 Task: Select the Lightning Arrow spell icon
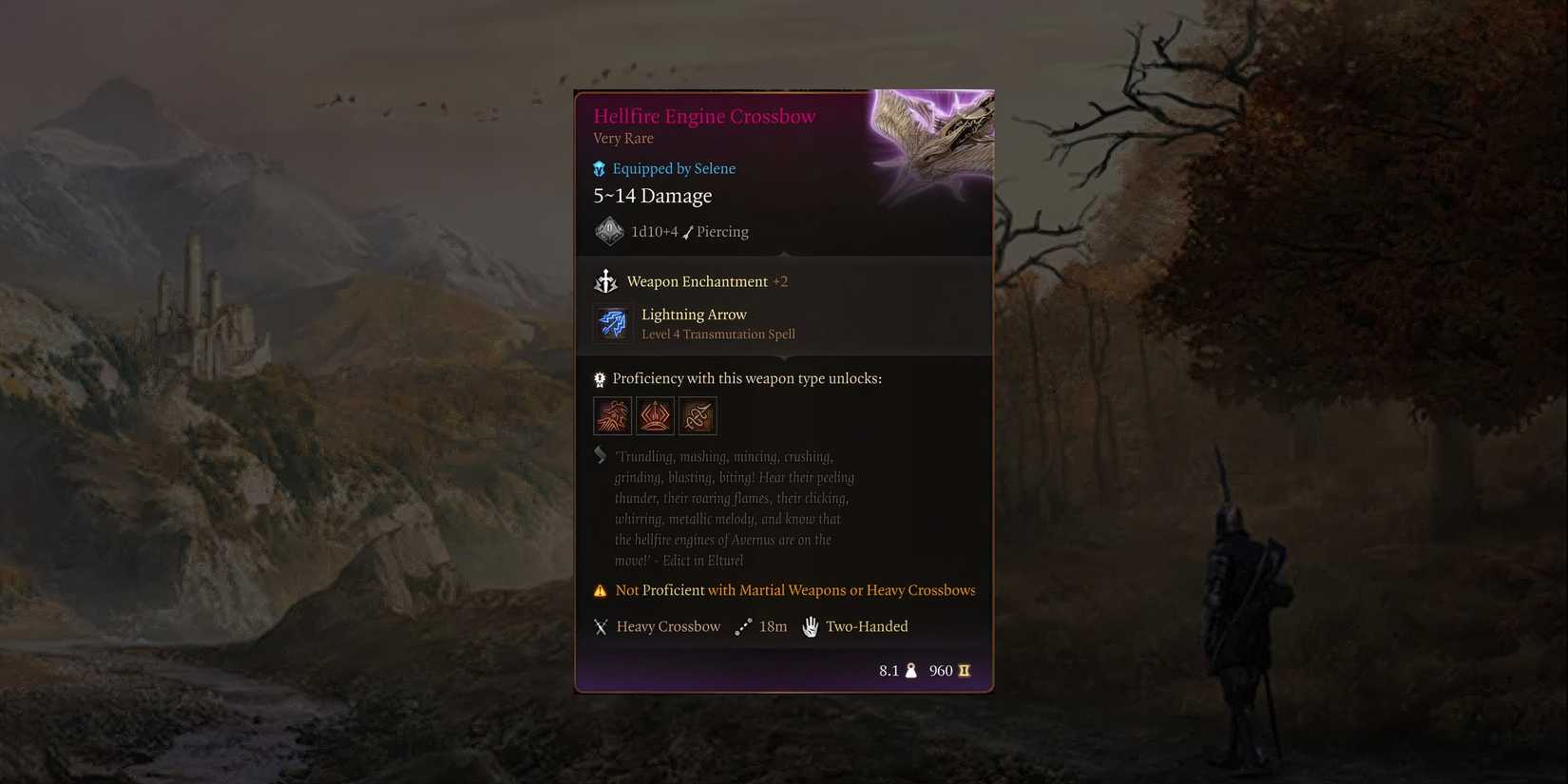coord(612,323)
